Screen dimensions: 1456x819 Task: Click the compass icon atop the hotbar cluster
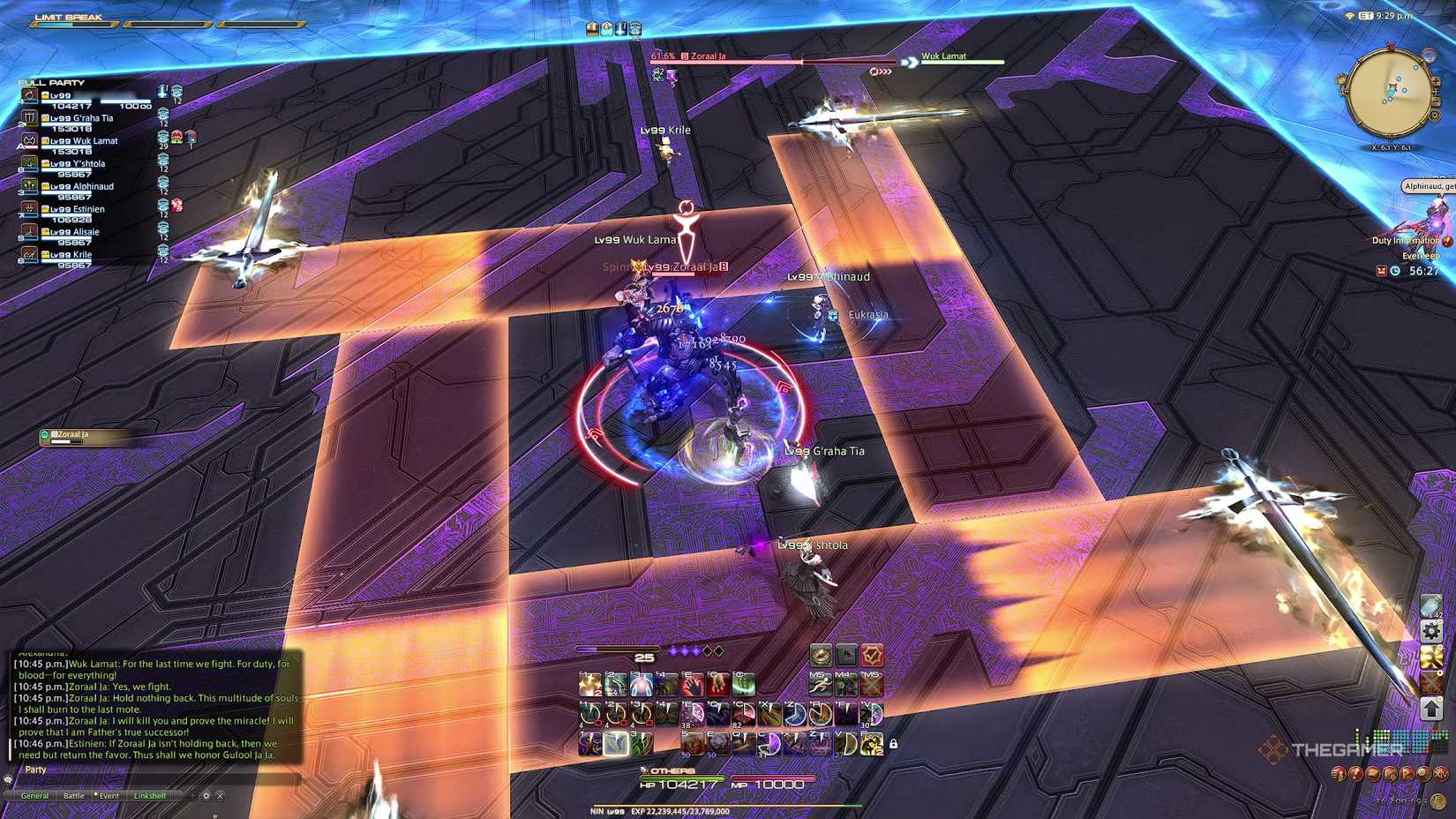[x=821, y=655]
